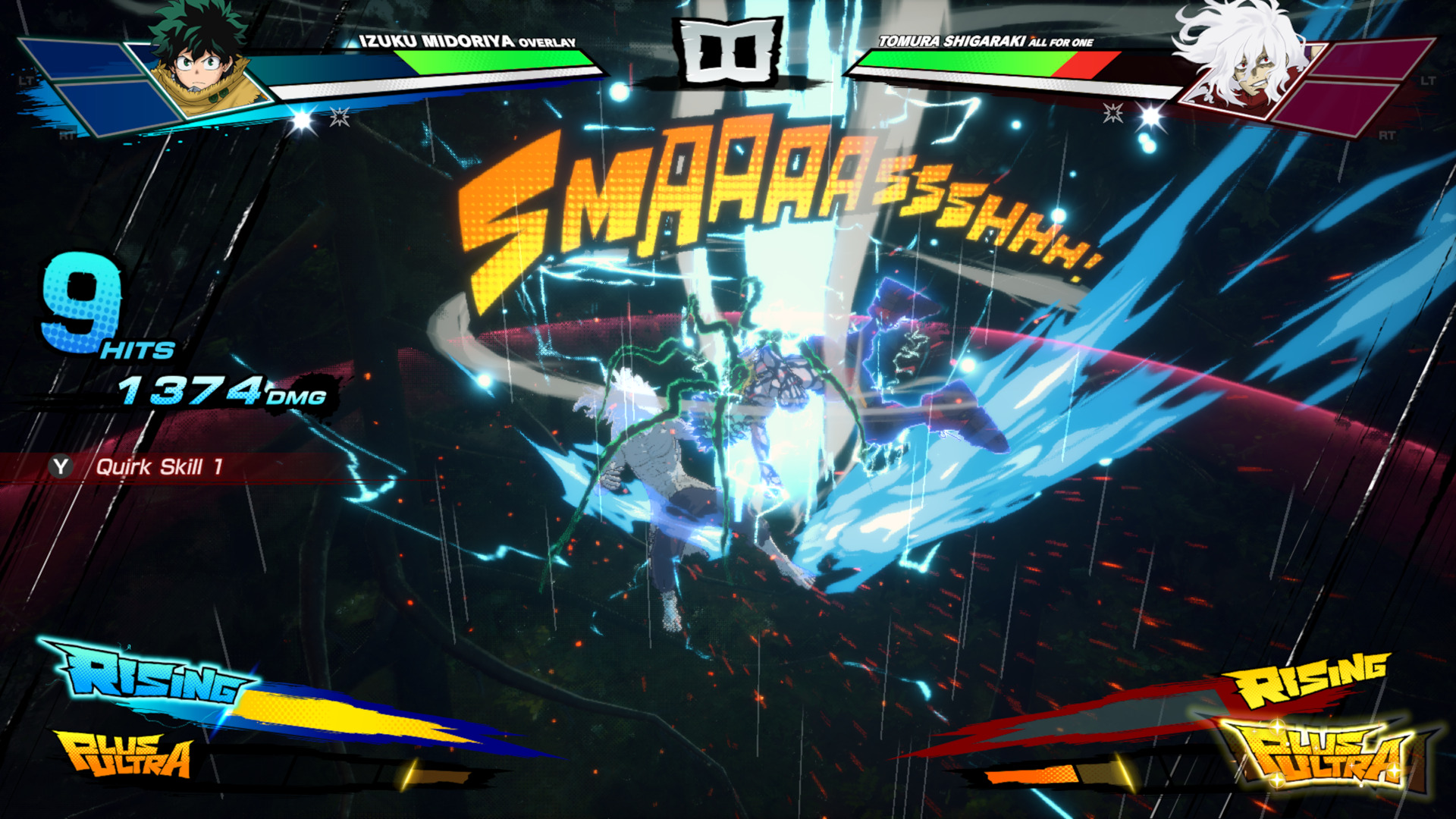Click the yellow Rising emblem

[1312, 679]
